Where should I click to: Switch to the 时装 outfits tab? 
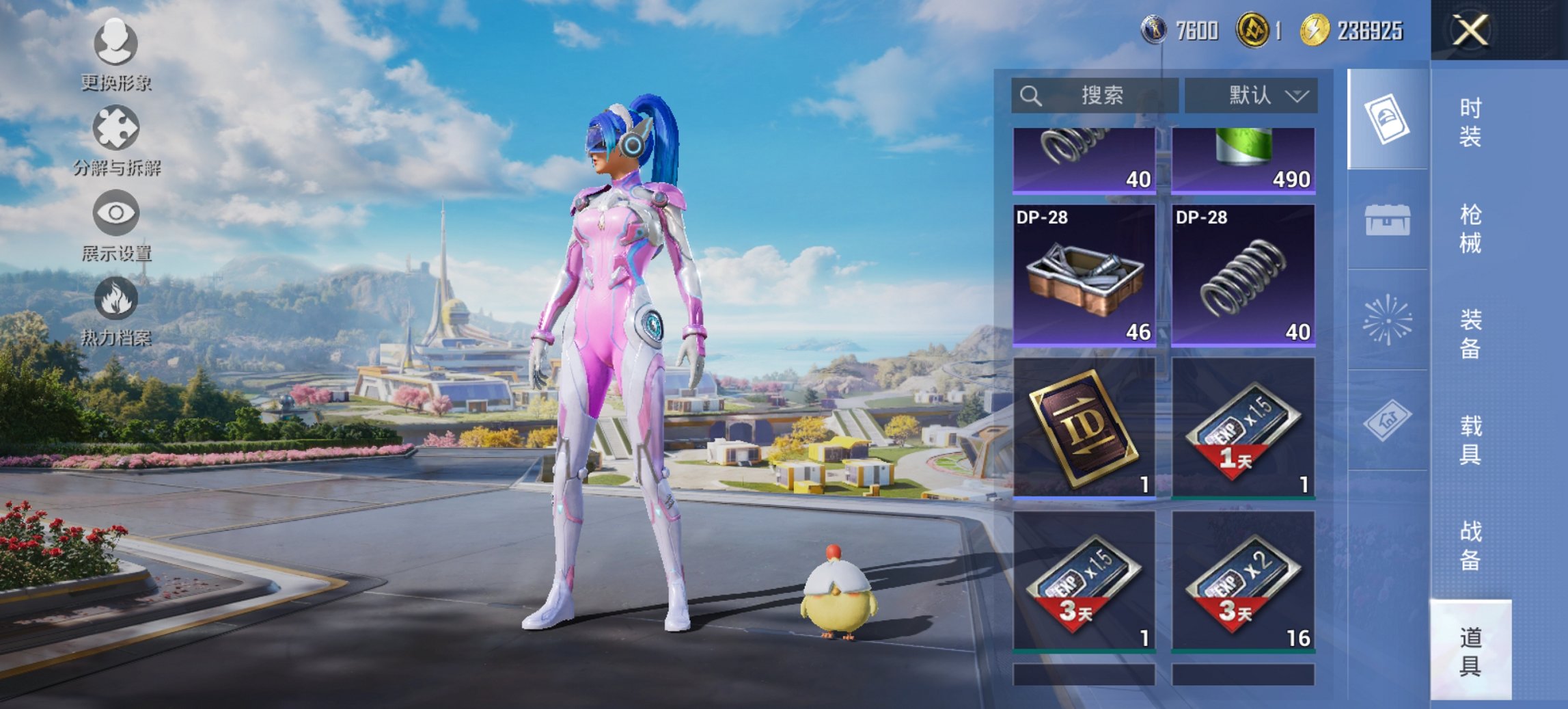point(1470,122)
